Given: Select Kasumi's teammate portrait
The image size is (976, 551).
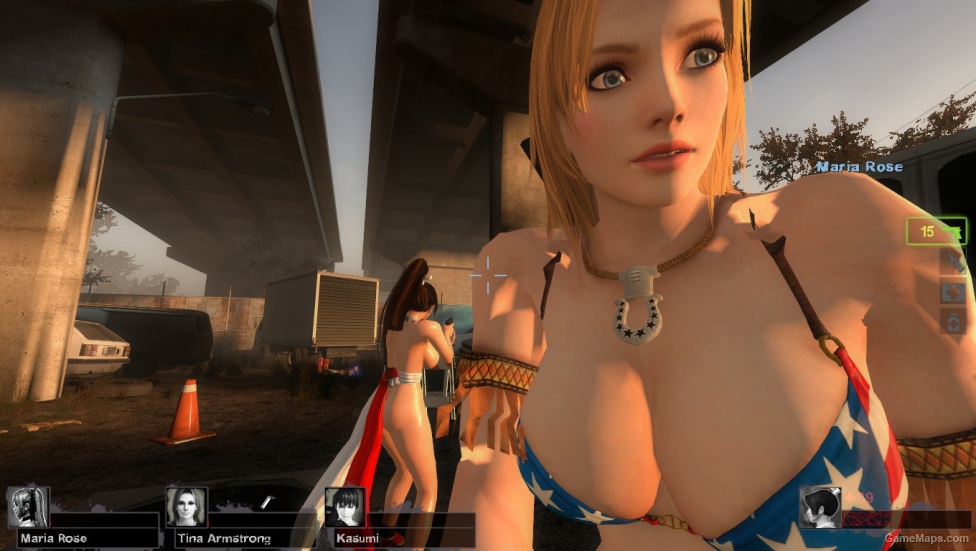Looking at the screenshot, I should pyautogui.click(x=344, y=507).
